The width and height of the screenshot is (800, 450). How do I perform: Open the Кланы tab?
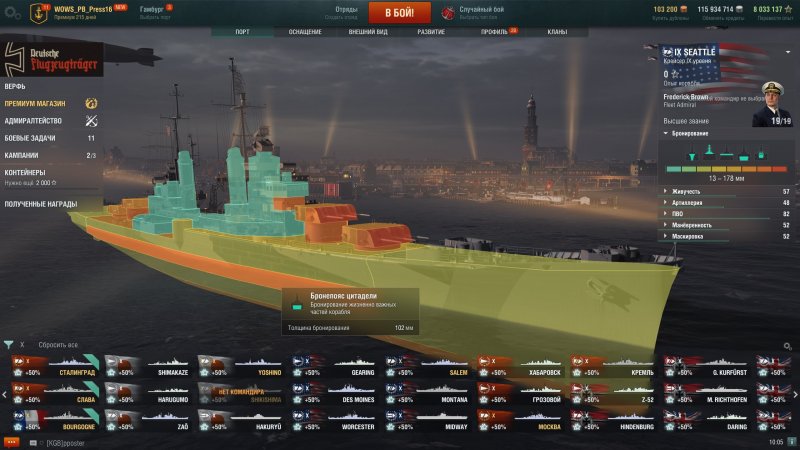point(557,32)
